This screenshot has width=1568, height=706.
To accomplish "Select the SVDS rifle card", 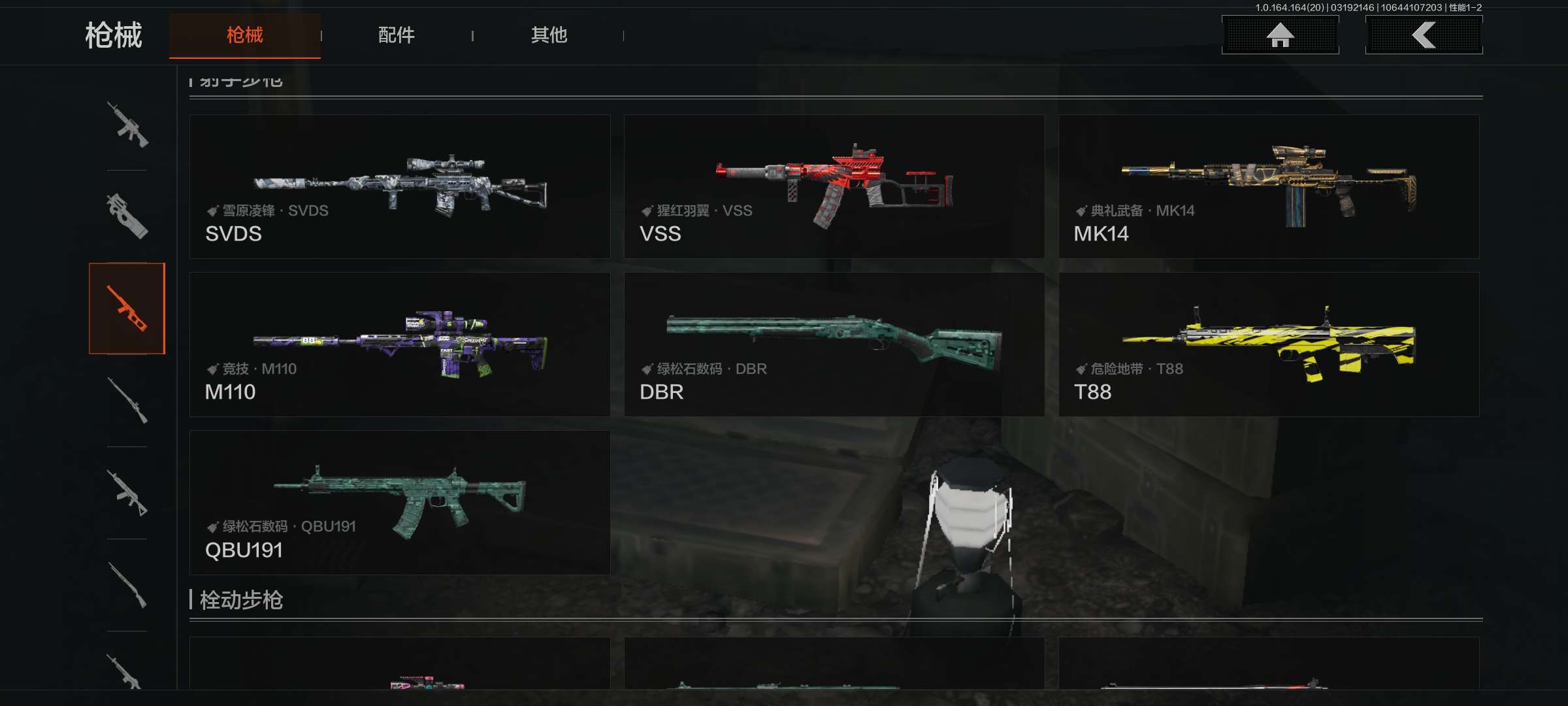I will tap(400, 187).
